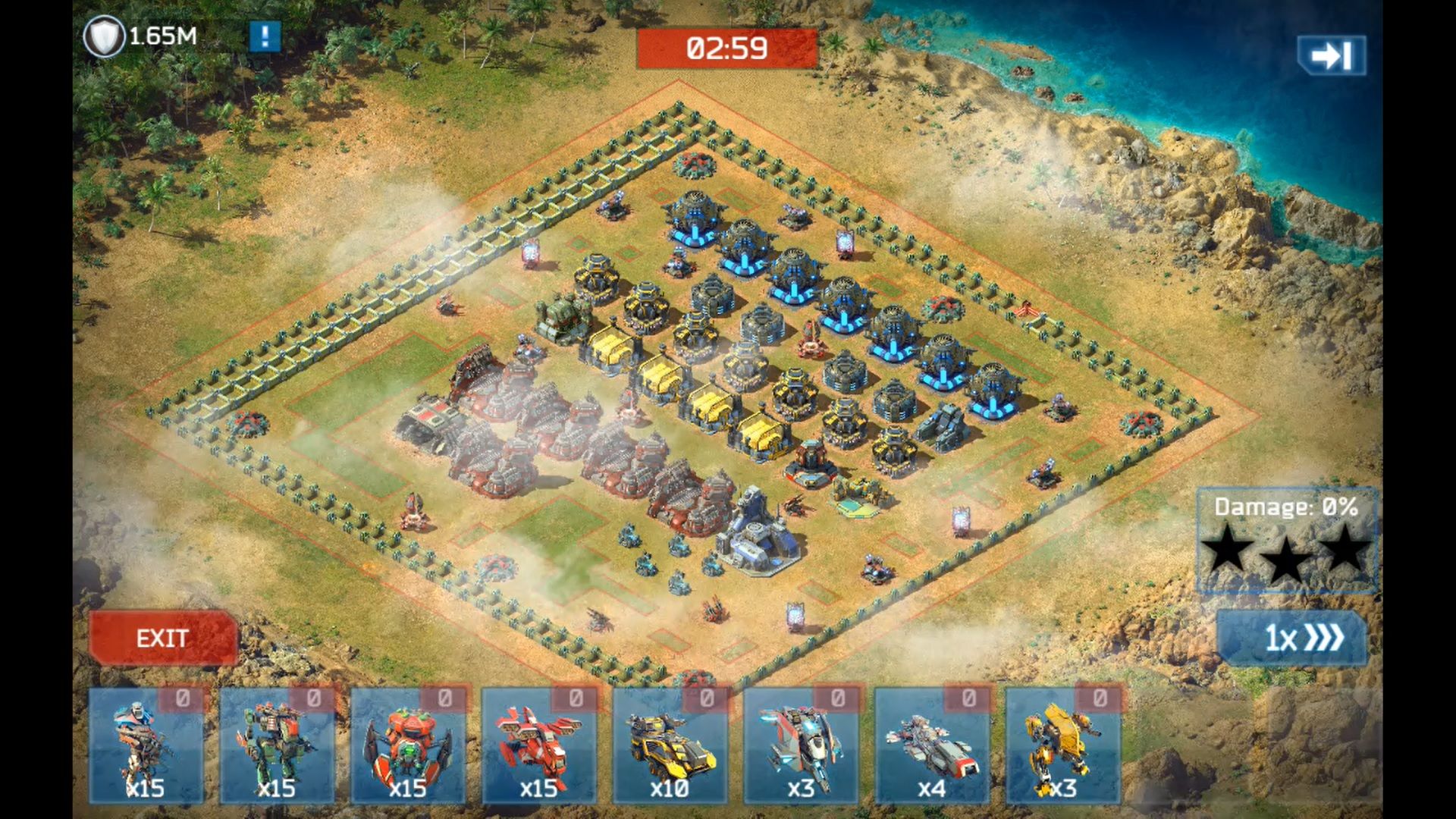Viewport: 1456px width, 819px height.
Task: Select the white battleship x4 unit card
Action: pyautogui.click(x=932, y=746)
